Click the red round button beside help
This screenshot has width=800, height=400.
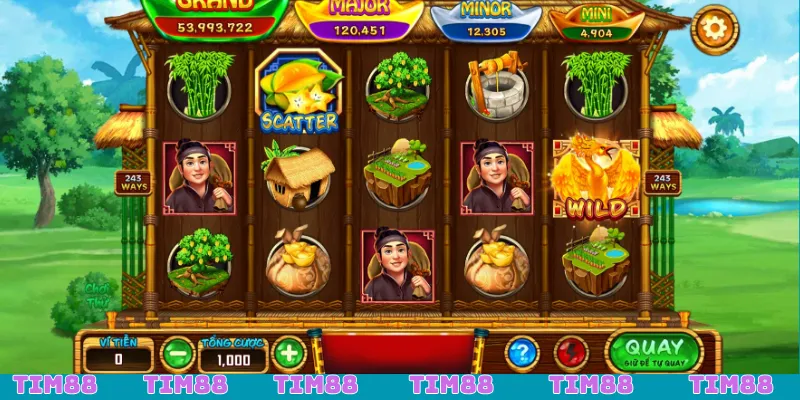tap(572, 353)
